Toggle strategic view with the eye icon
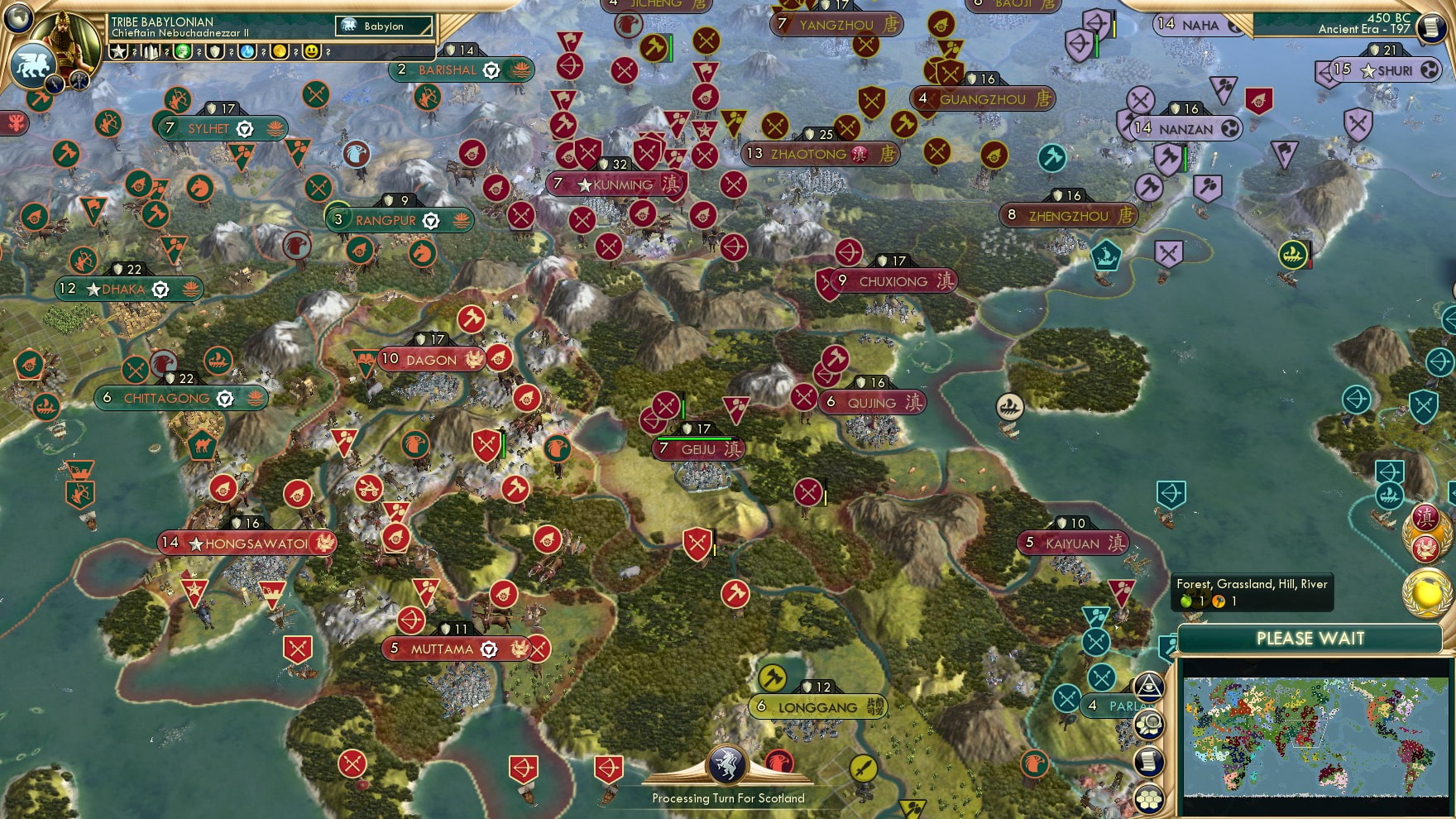The height and width of the screenshot is (819, 1456). 1149,685
